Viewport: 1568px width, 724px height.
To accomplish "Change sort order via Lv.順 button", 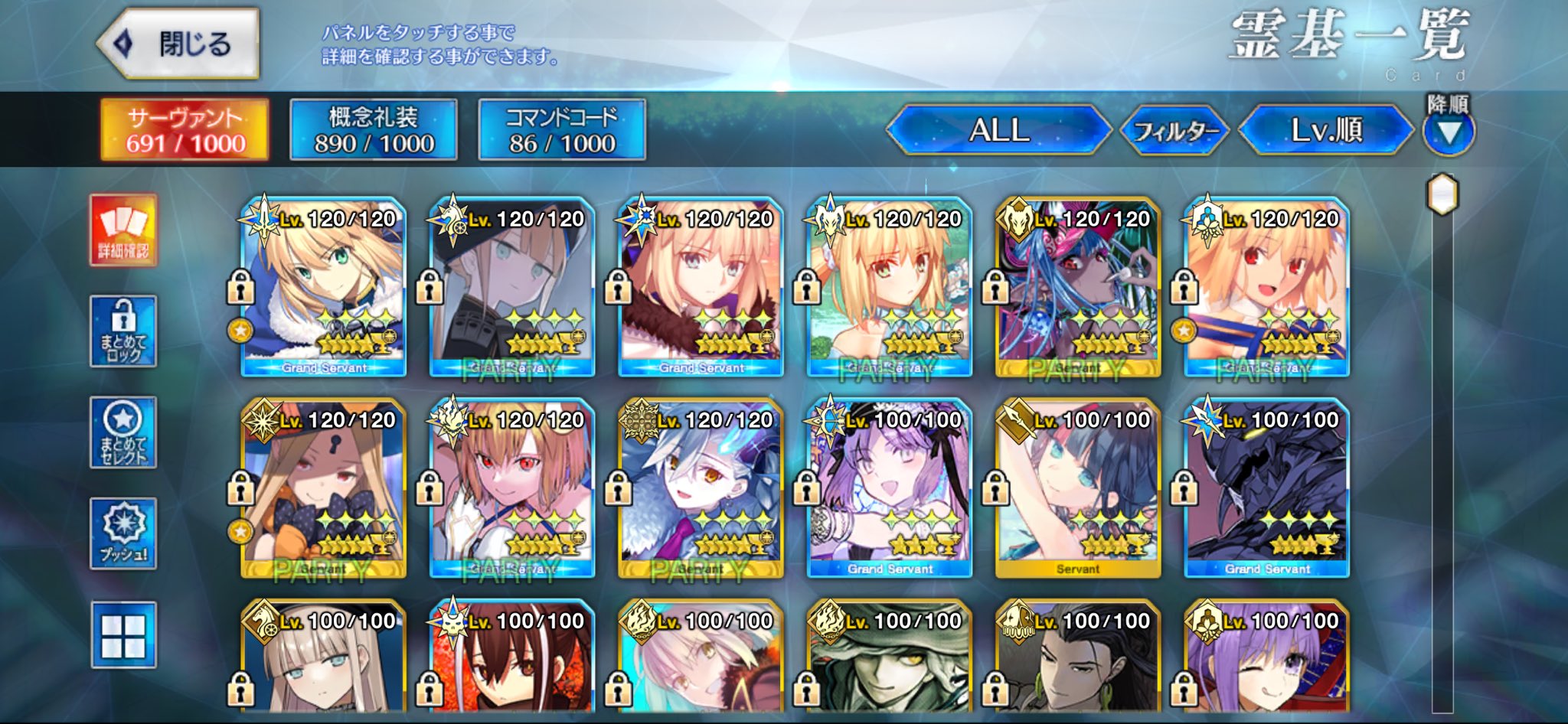I will (x=1325, y=129).
